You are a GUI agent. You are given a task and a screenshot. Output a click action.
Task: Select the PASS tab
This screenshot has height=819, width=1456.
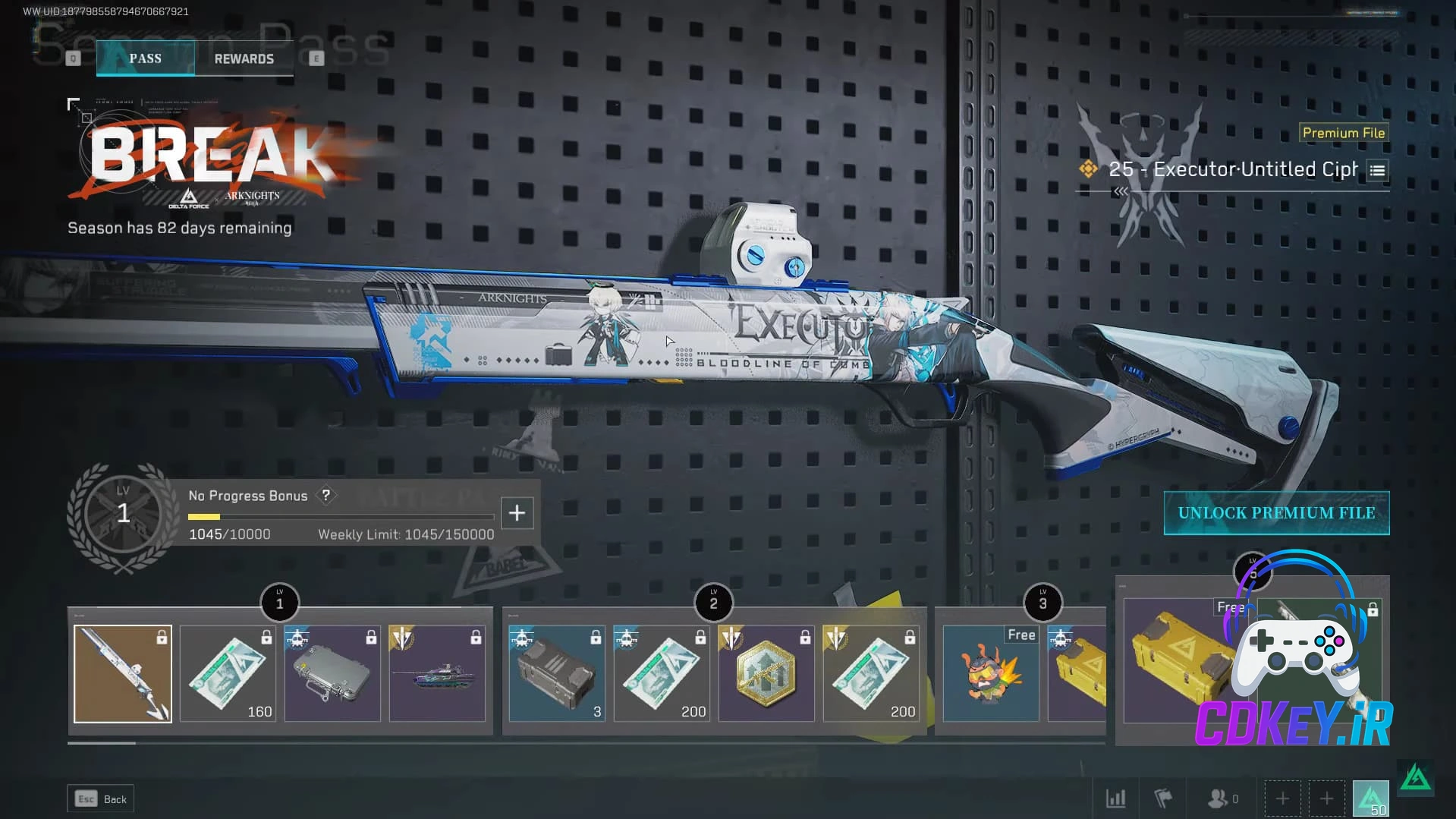145,58
